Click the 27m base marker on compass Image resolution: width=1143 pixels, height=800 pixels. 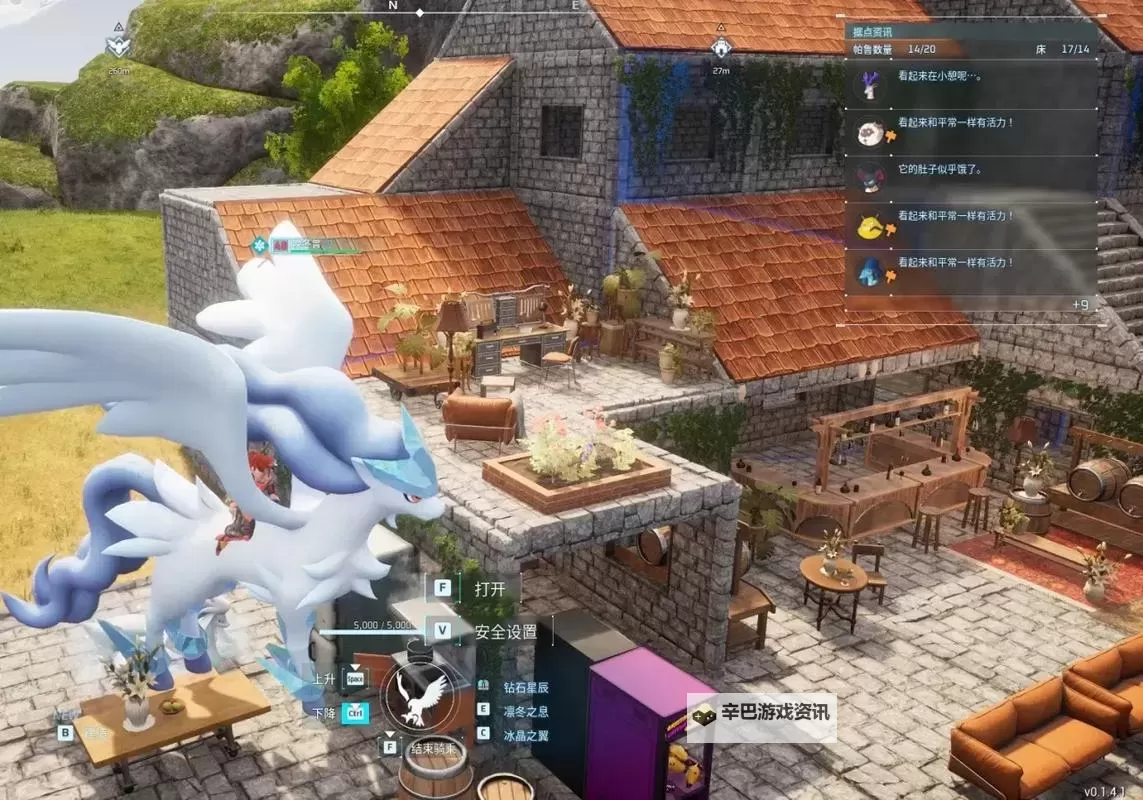(721, 48)
